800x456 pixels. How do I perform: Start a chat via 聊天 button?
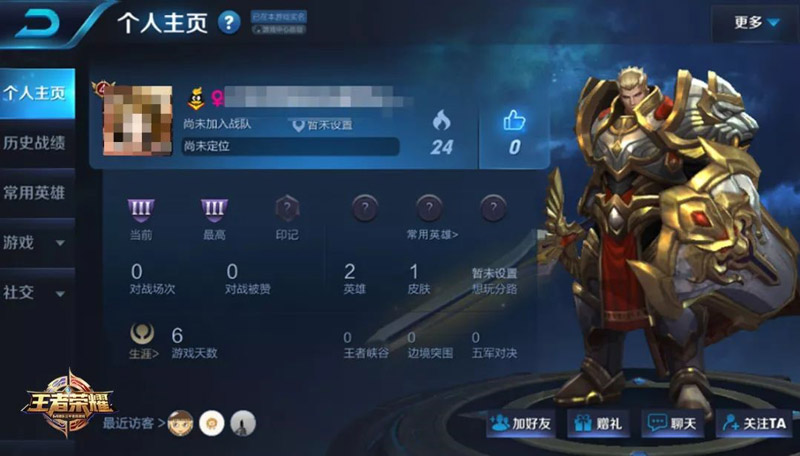pos(673,423)
